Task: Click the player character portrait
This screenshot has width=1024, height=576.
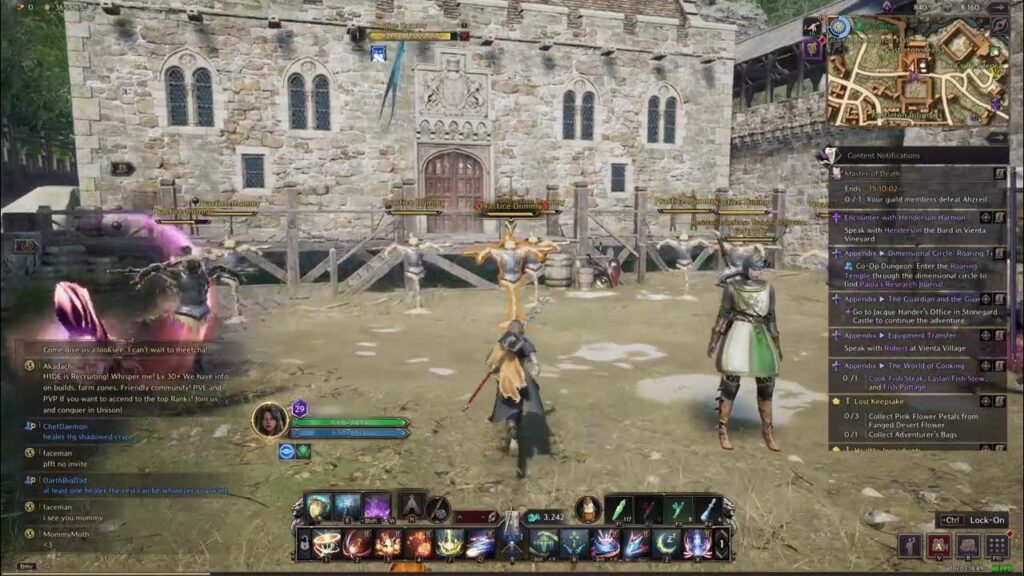Action: (270, 420)
